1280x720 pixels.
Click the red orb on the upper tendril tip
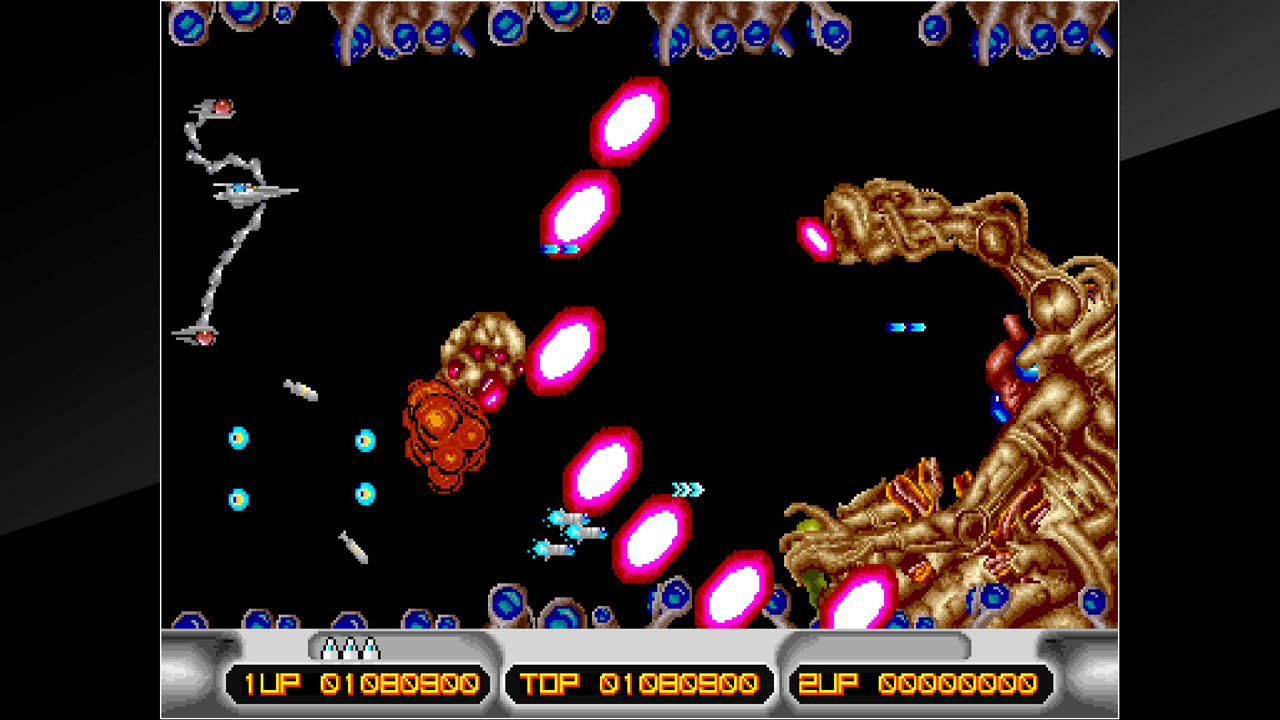222,105
